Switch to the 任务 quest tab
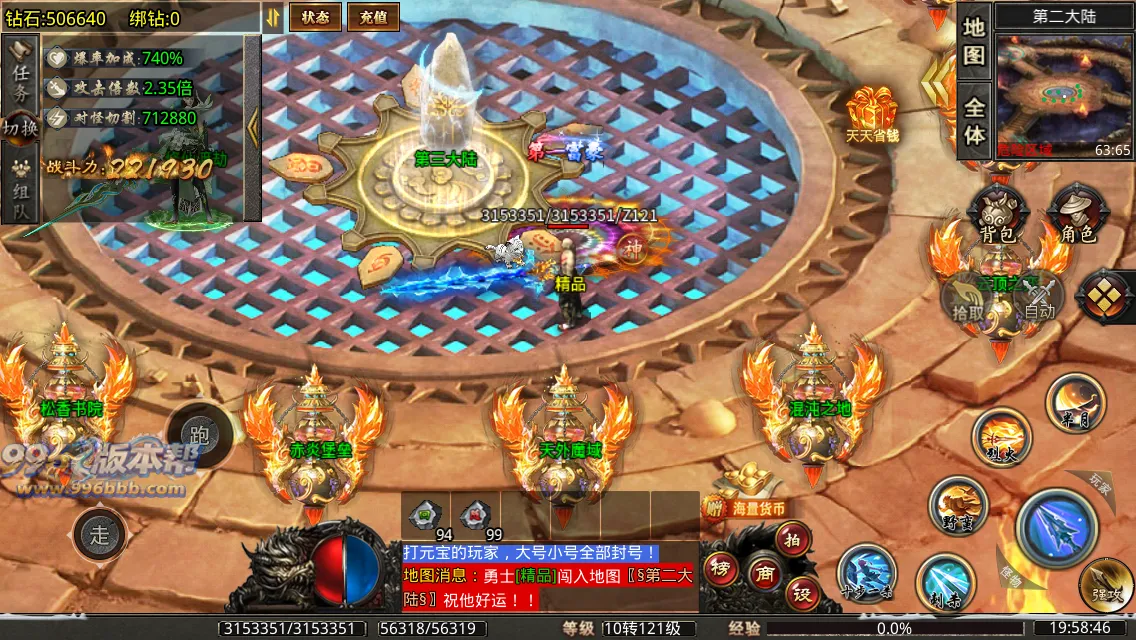Screen dimensions: 1136x640 click(x=20, y=77)
